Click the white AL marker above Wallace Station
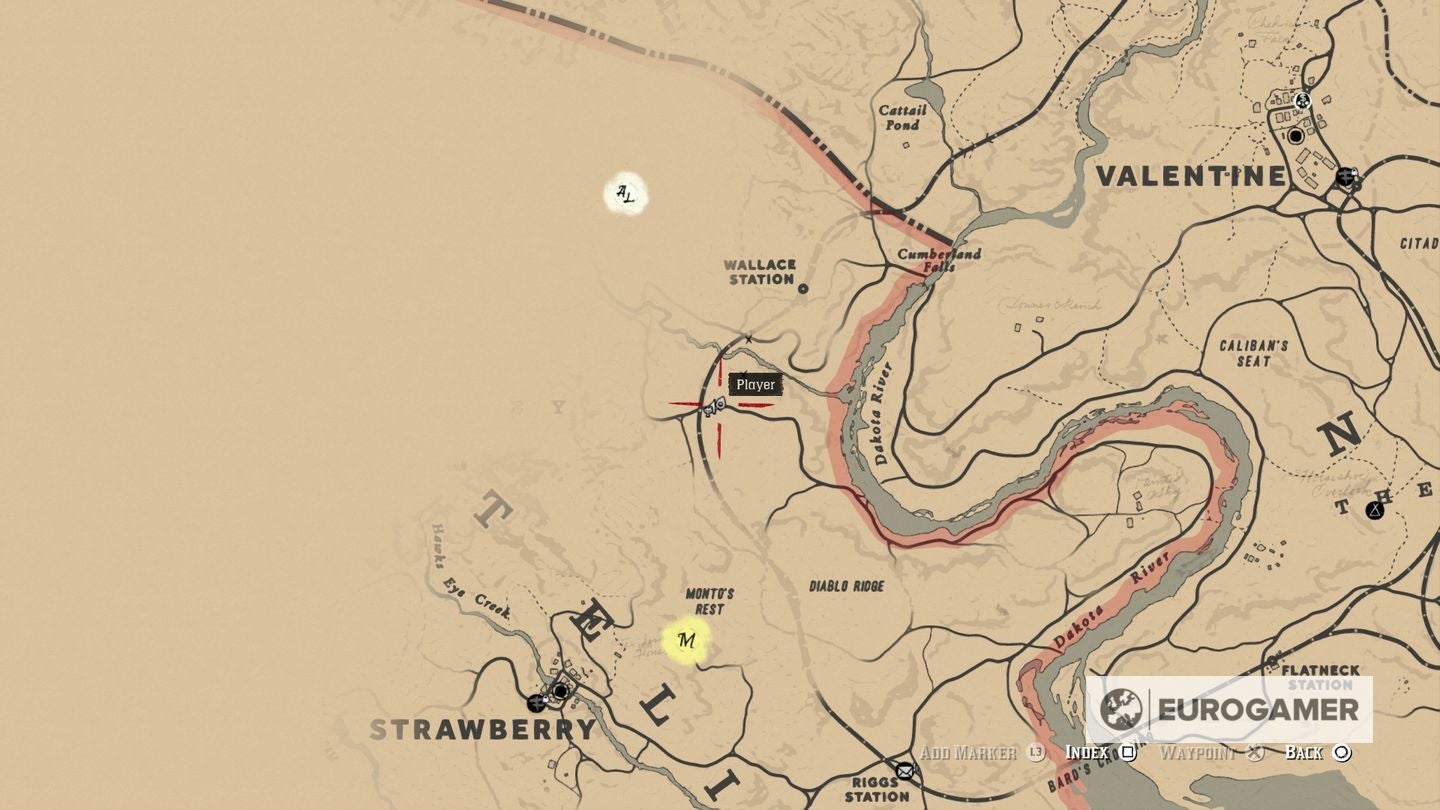The image size is (1440, 810). tap(624, 194)
